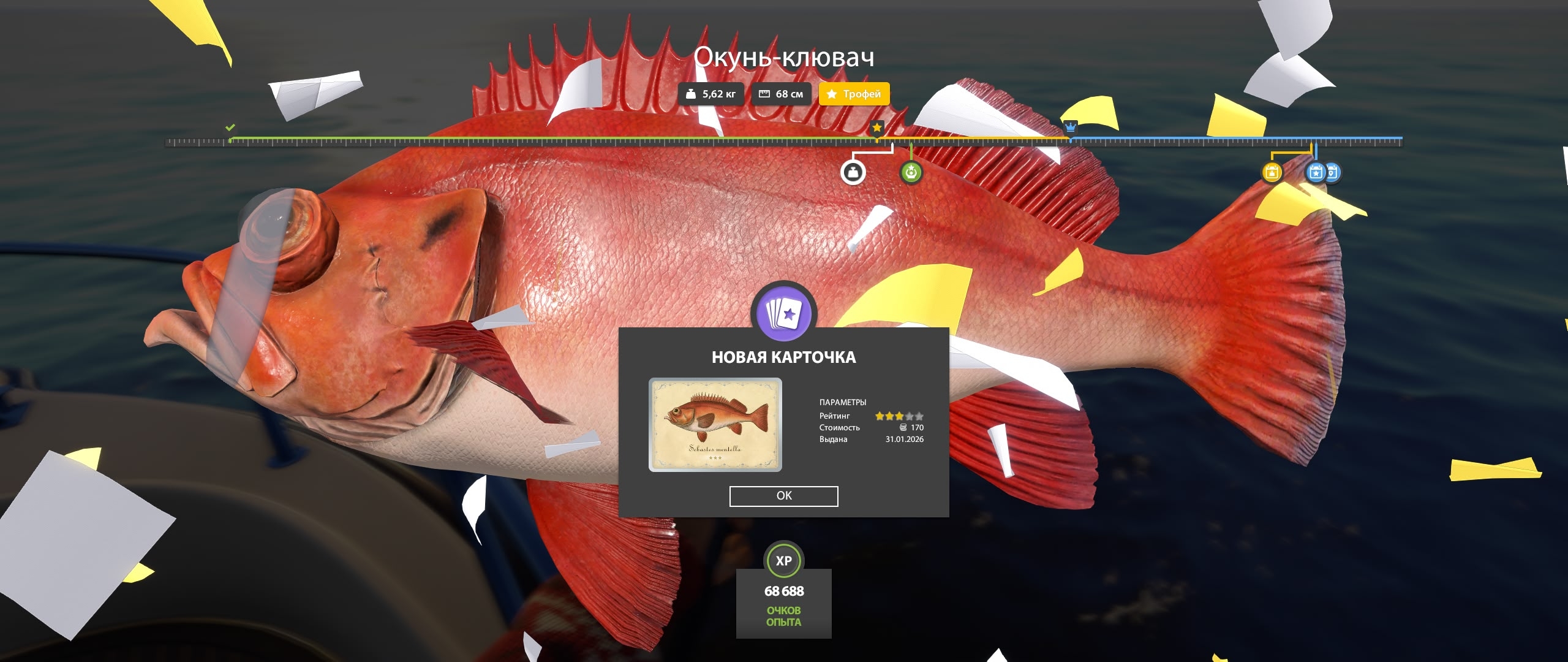1568x662 pixels.
Task: Confirm the new card with OK
Action: [783, 496]
